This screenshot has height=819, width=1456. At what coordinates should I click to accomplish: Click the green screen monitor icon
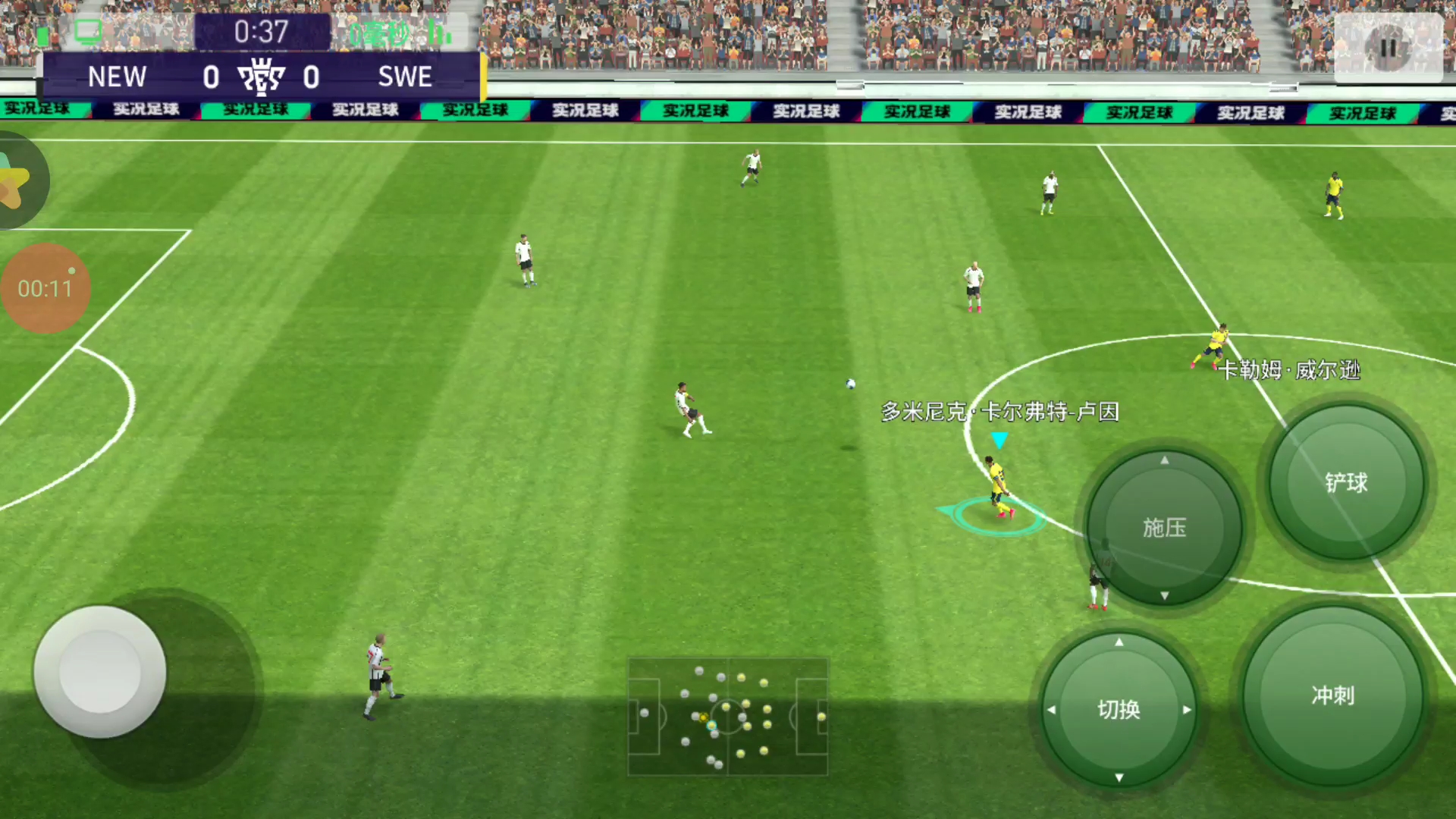tap(89, 32)
